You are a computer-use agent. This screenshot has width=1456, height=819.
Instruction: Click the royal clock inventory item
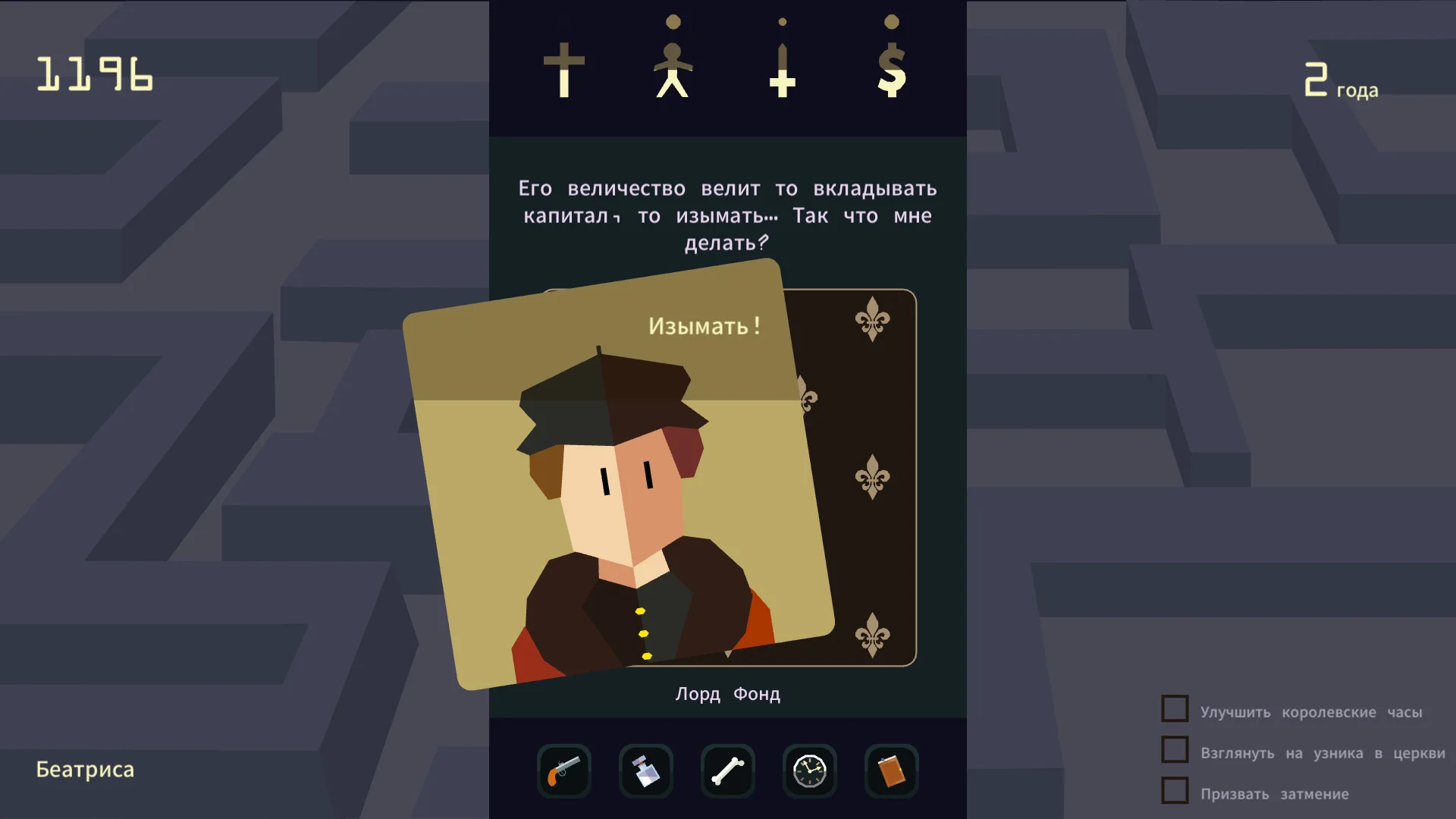coord(809,770)
